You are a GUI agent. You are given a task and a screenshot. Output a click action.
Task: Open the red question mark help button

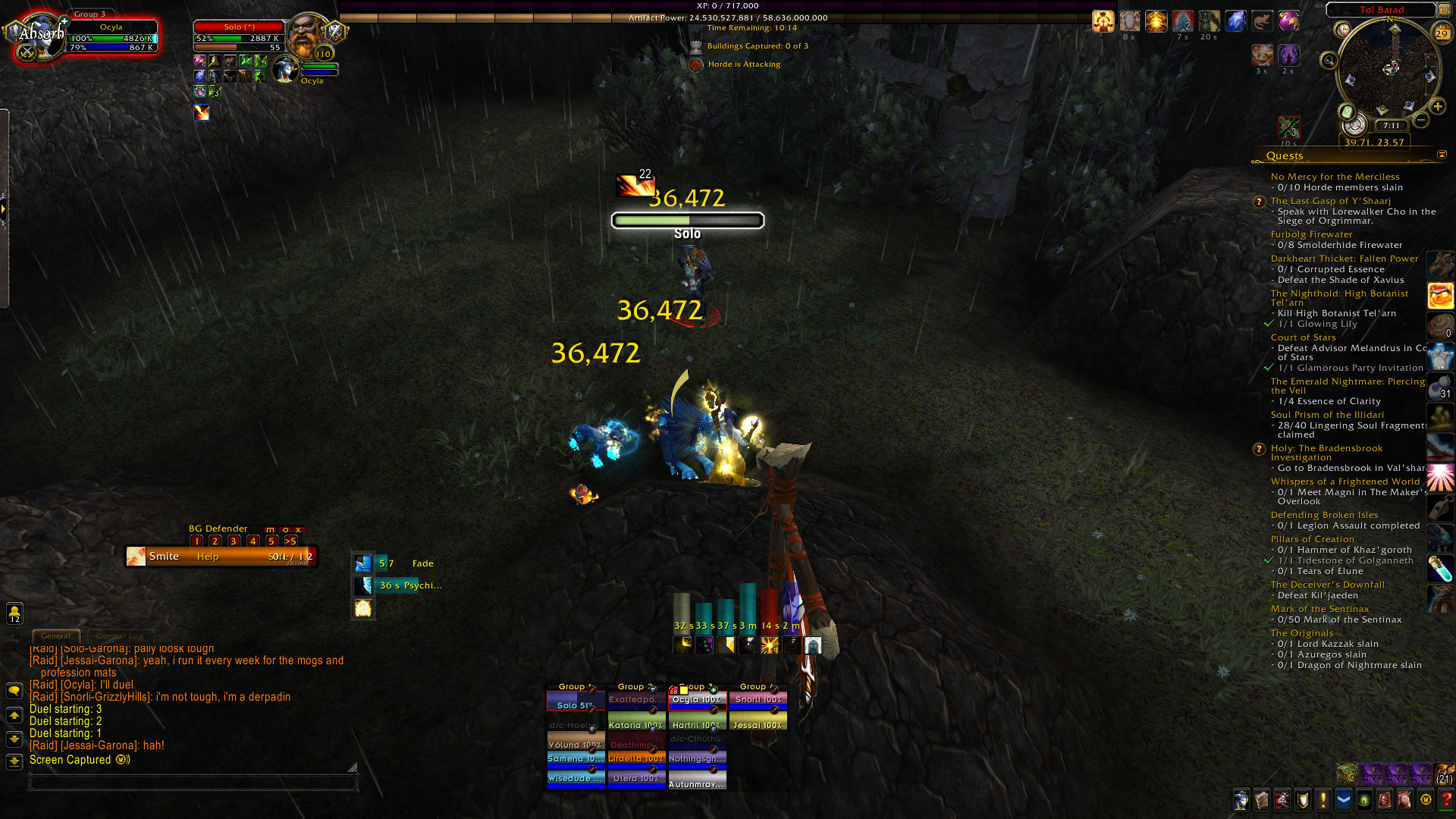pyautogui.click(x=1446, y=800)
